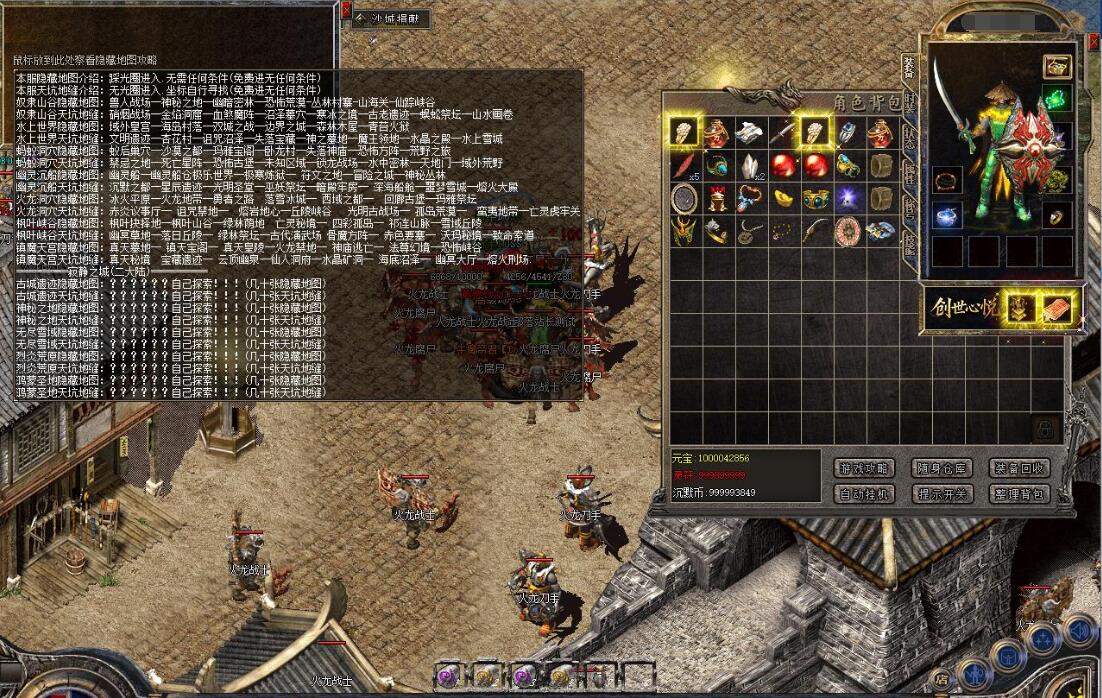Click the padlock on locked bag slot
Viewport: 1102px width, 698px height.
tap(1045, 429)
